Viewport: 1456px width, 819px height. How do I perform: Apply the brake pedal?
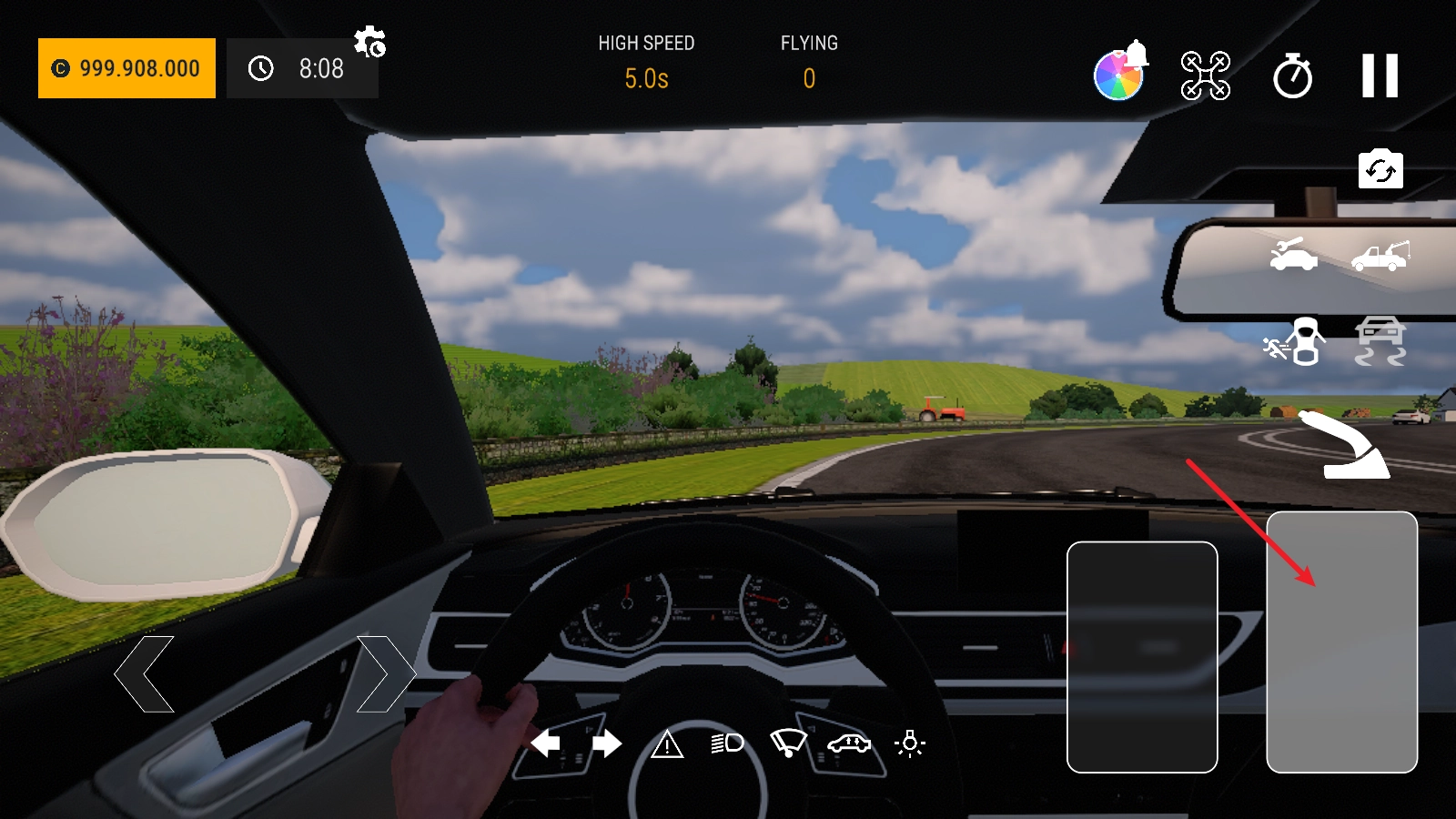click(x=1142, y=657)
